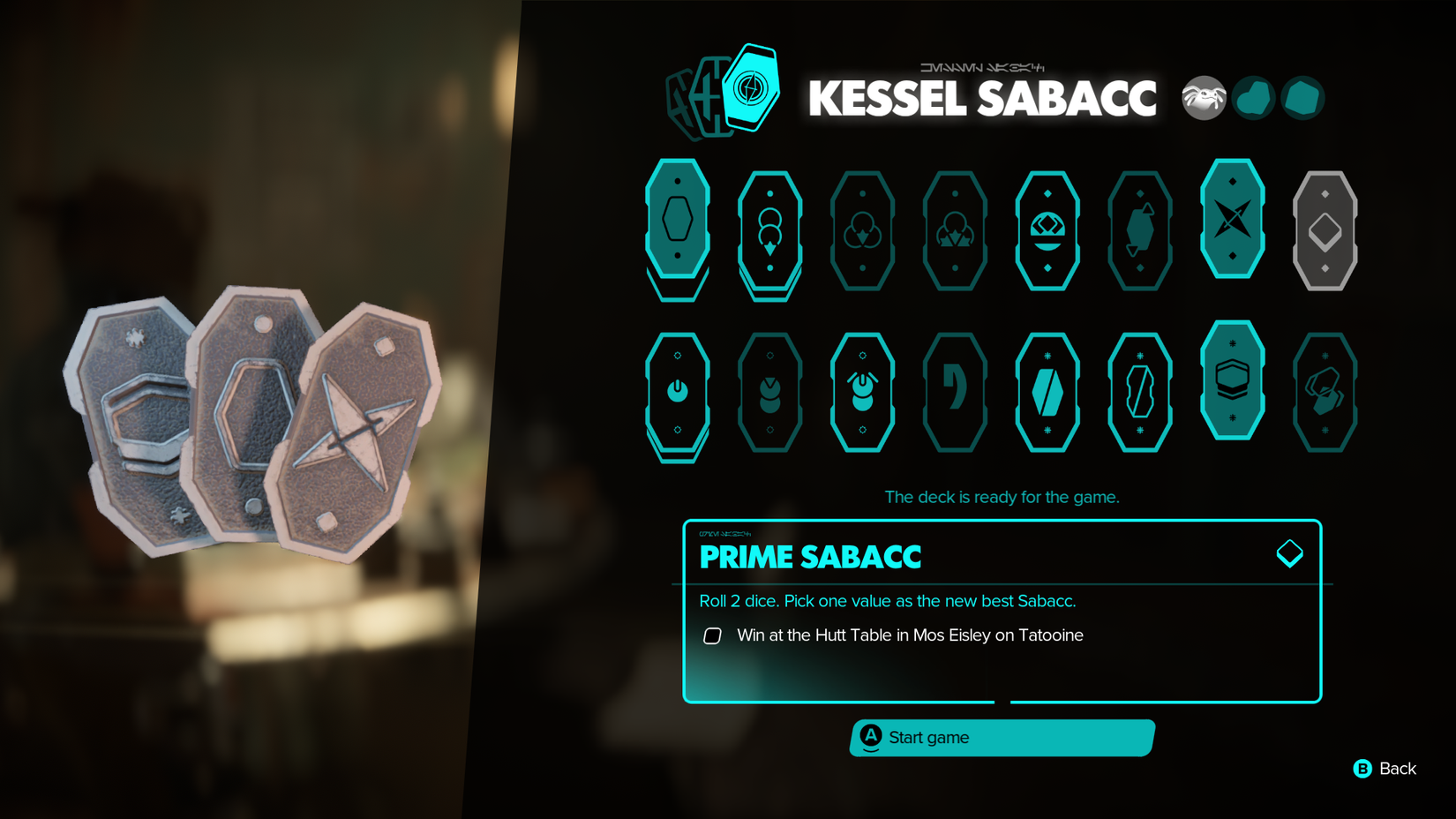The image size is (1456, 819).
Task: Select the diamond over dome token
Action: click(x=1047, y=231)
